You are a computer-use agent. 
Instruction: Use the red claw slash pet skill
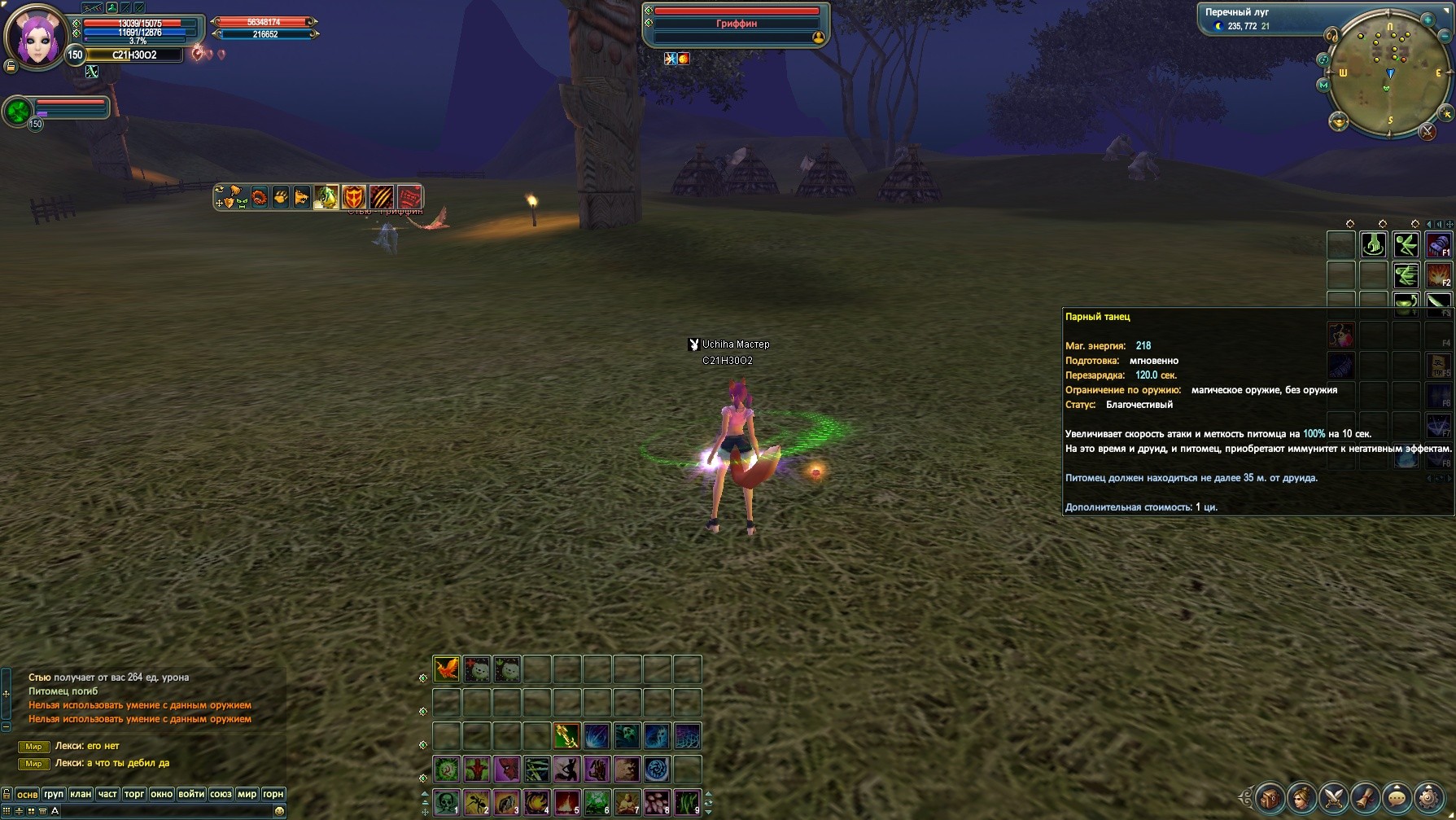(x=381, y=197)
